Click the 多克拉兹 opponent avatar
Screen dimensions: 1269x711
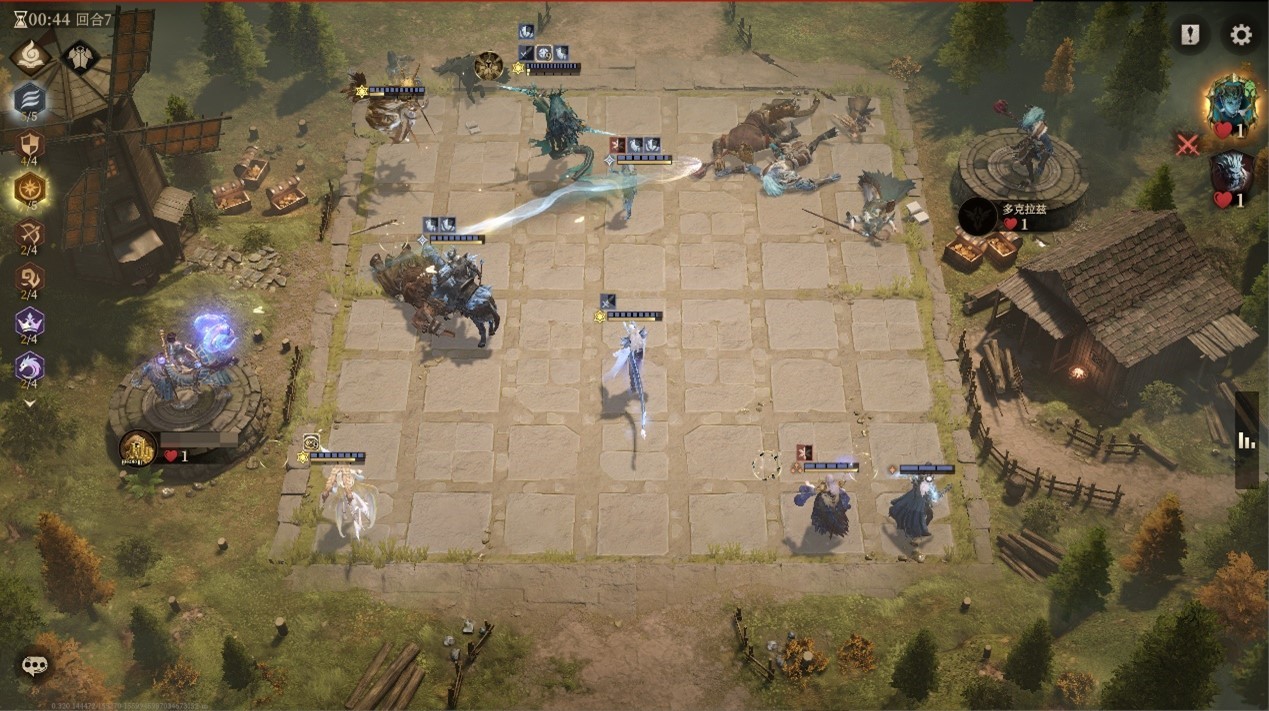pyautogui.click(x=977, y=217)
